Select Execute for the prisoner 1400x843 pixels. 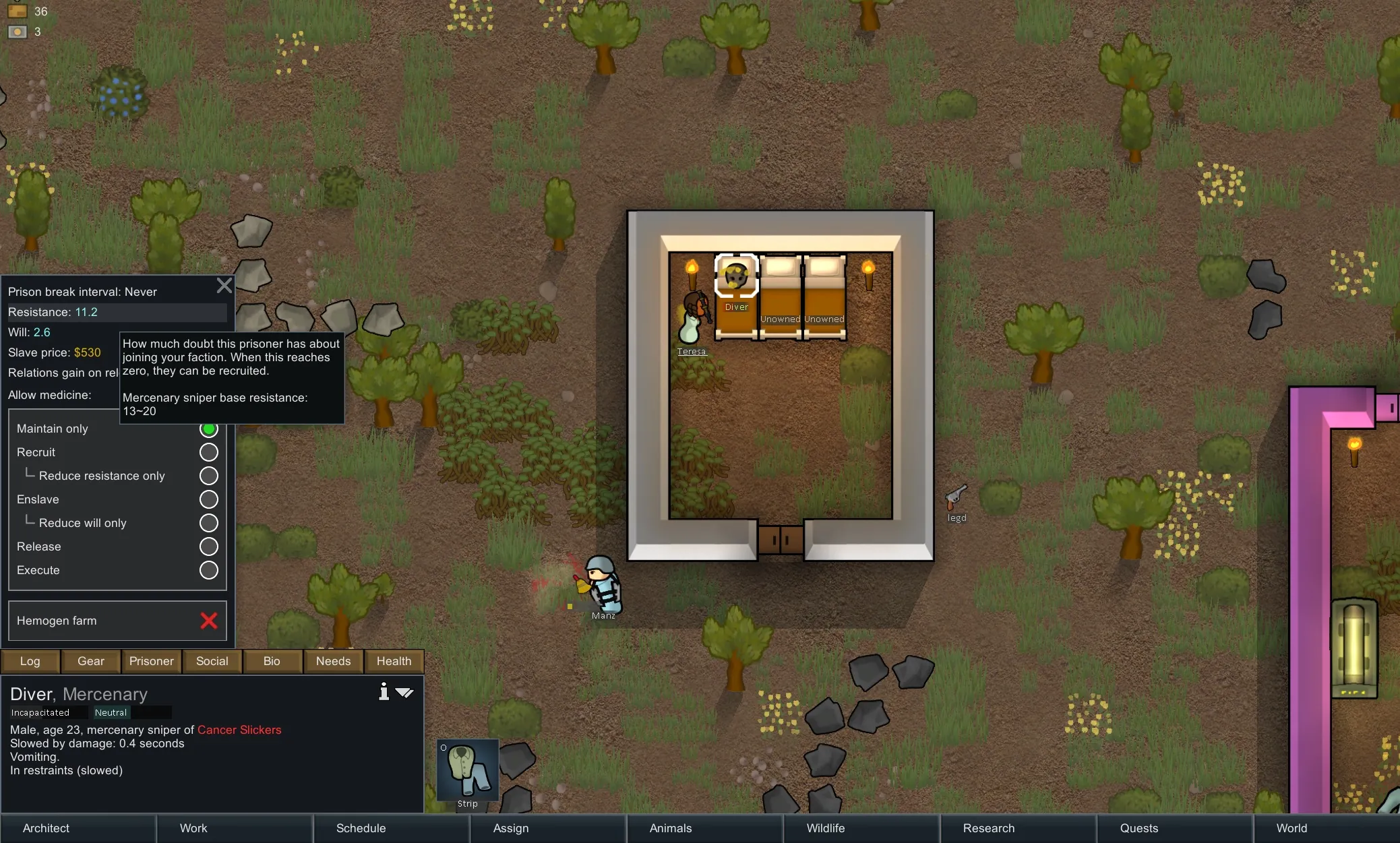[x=208, y=570]
